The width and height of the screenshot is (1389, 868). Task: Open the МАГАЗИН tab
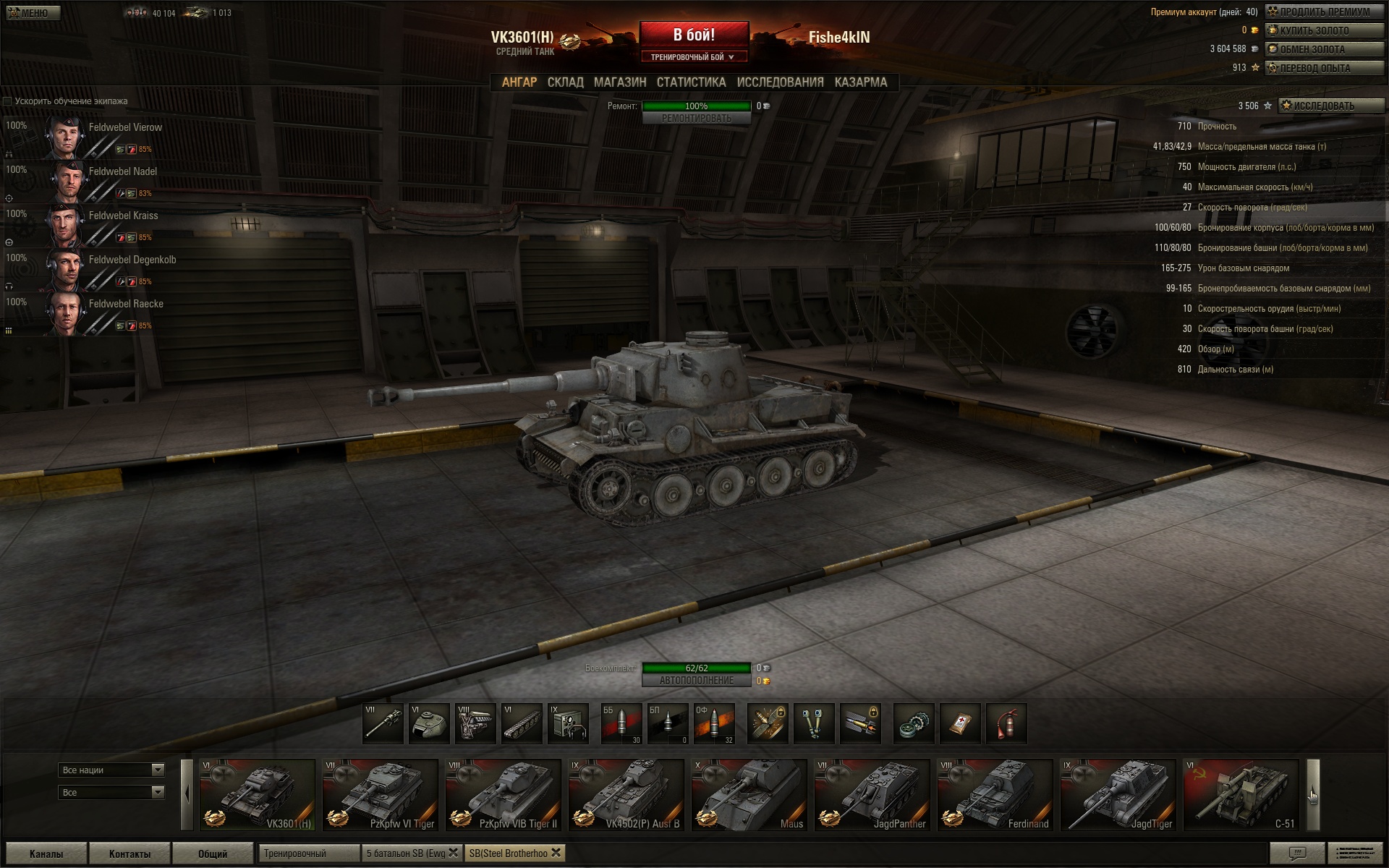point(620,82)
